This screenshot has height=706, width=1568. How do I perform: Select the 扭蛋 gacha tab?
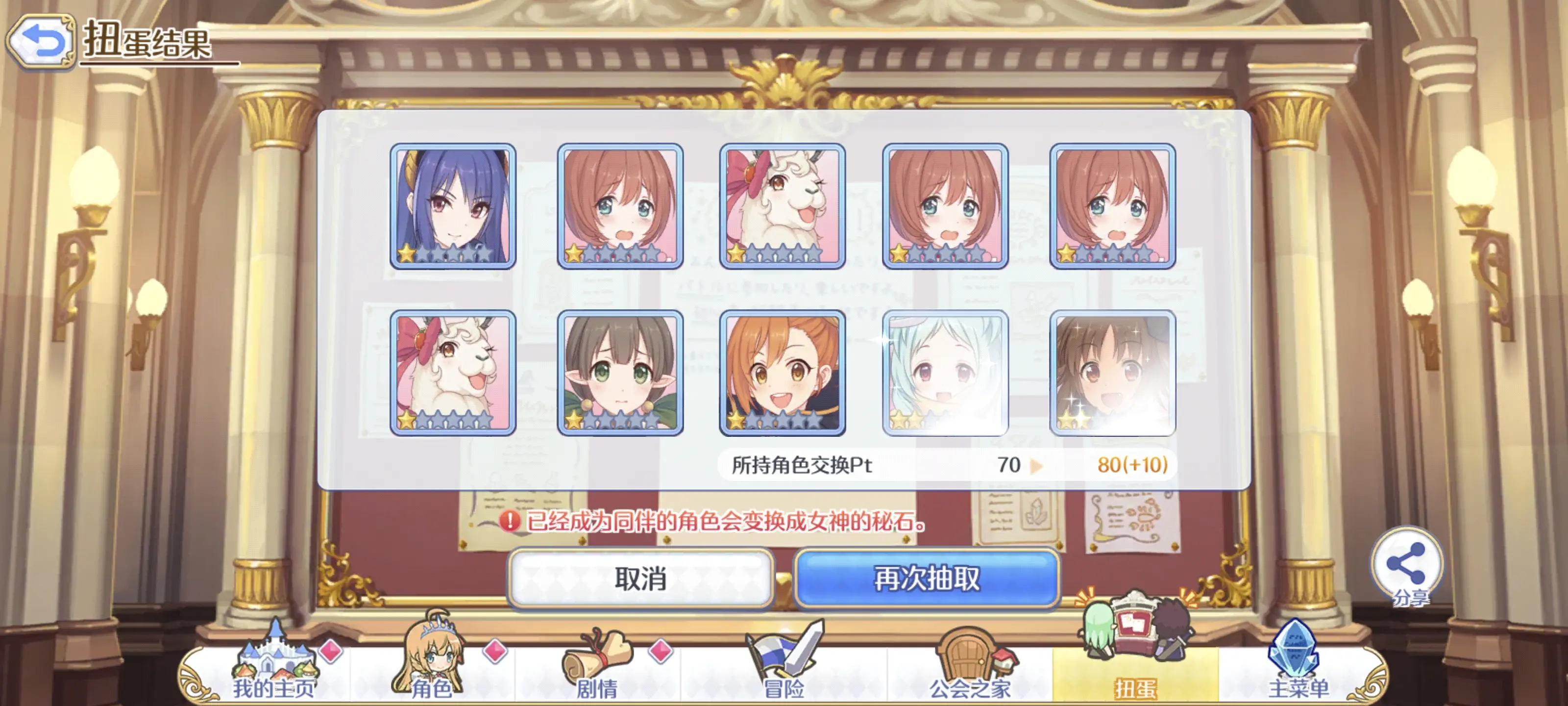pos(1135,670)
